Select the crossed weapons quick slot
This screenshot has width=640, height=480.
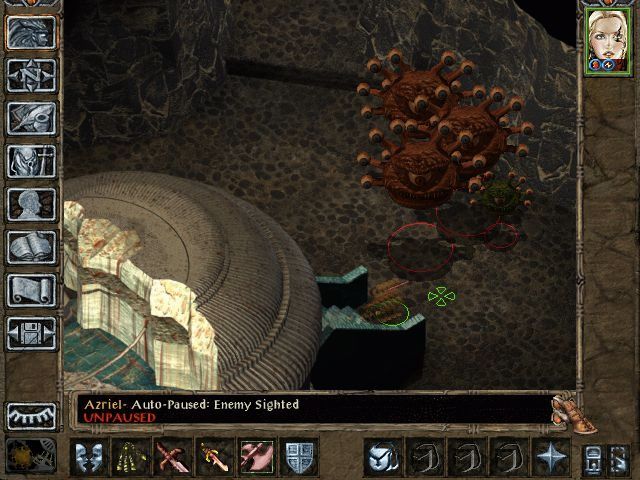coord(172,457)
